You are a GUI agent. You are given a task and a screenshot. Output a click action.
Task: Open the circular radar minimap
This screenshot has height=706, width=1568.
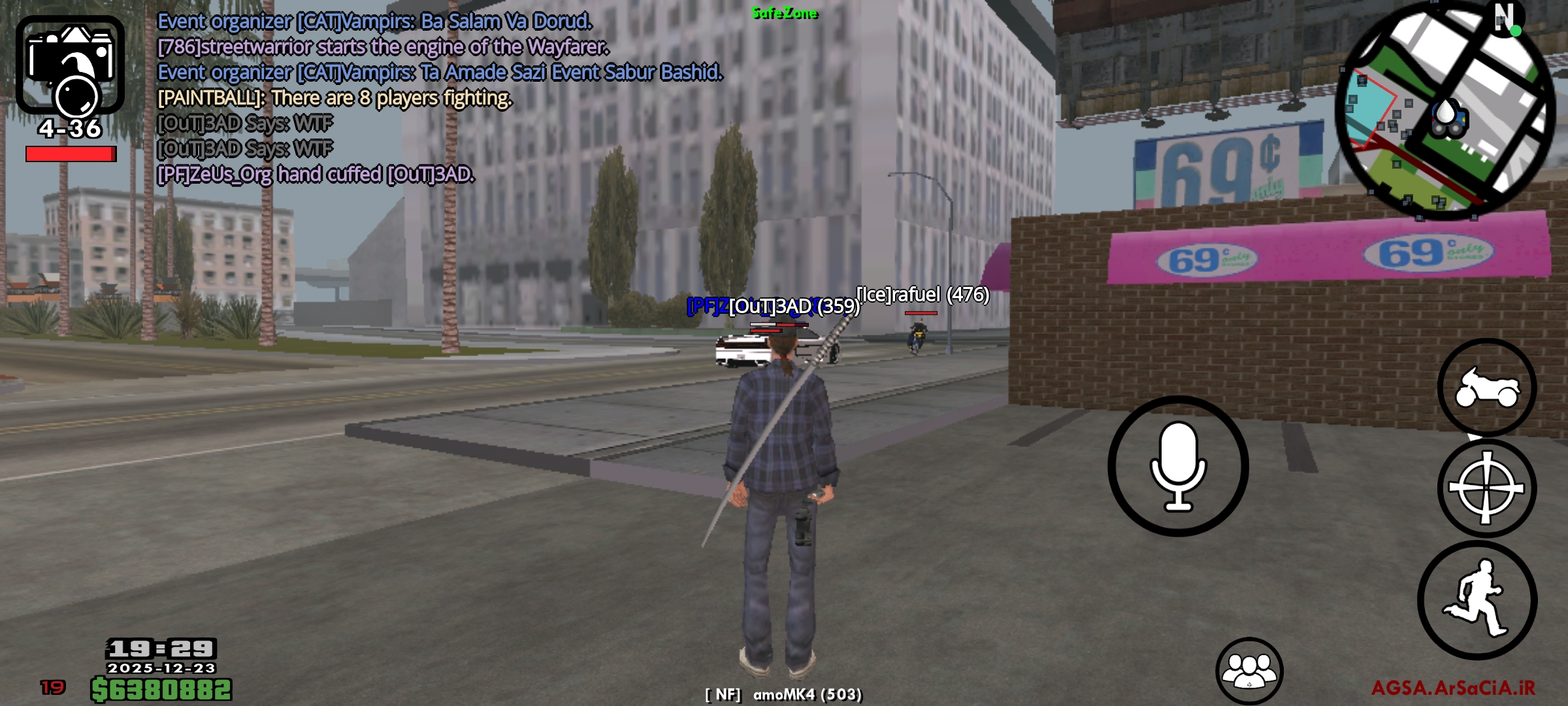coord(1445,111)
